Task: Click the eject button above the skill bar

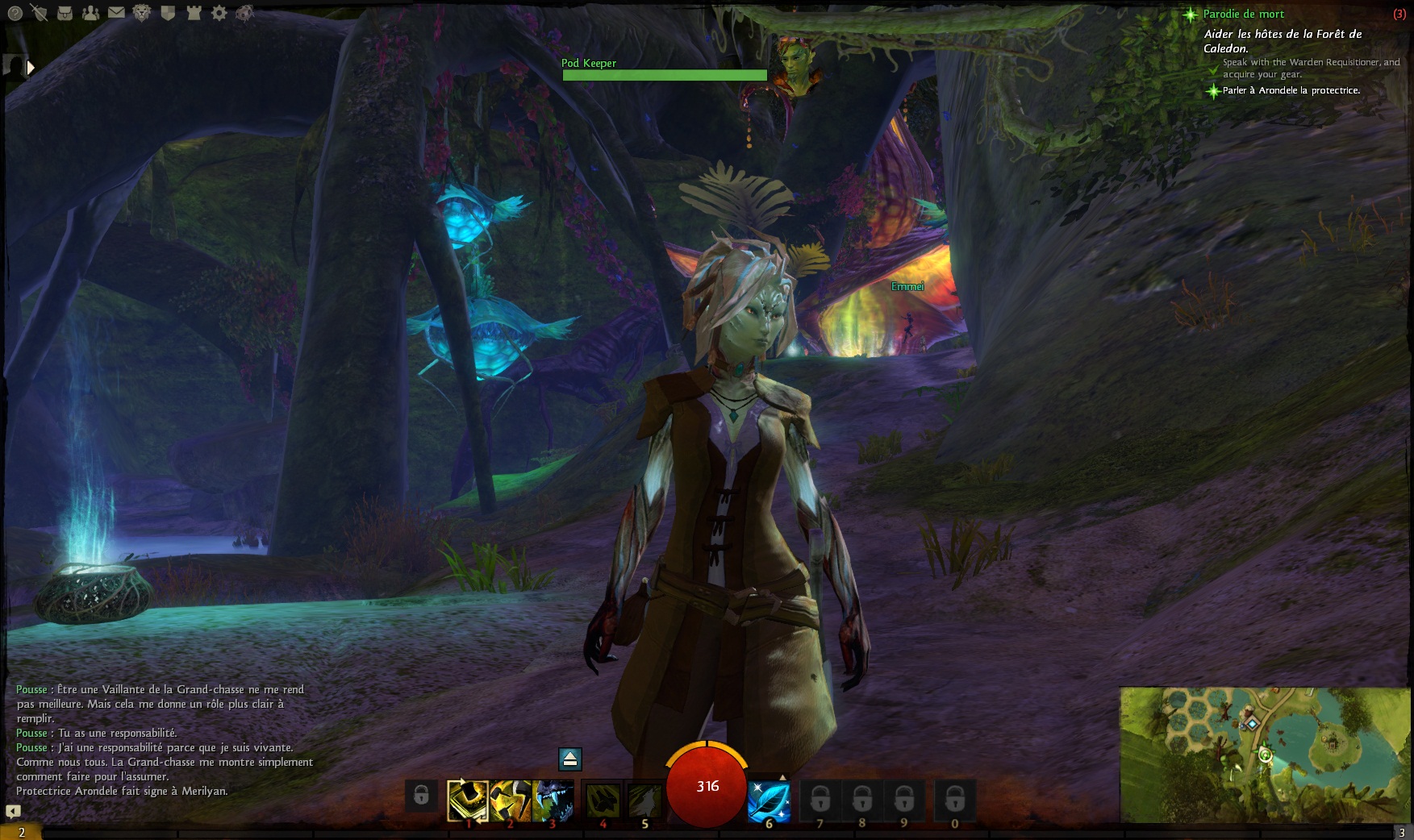Action: coord(569,759)
